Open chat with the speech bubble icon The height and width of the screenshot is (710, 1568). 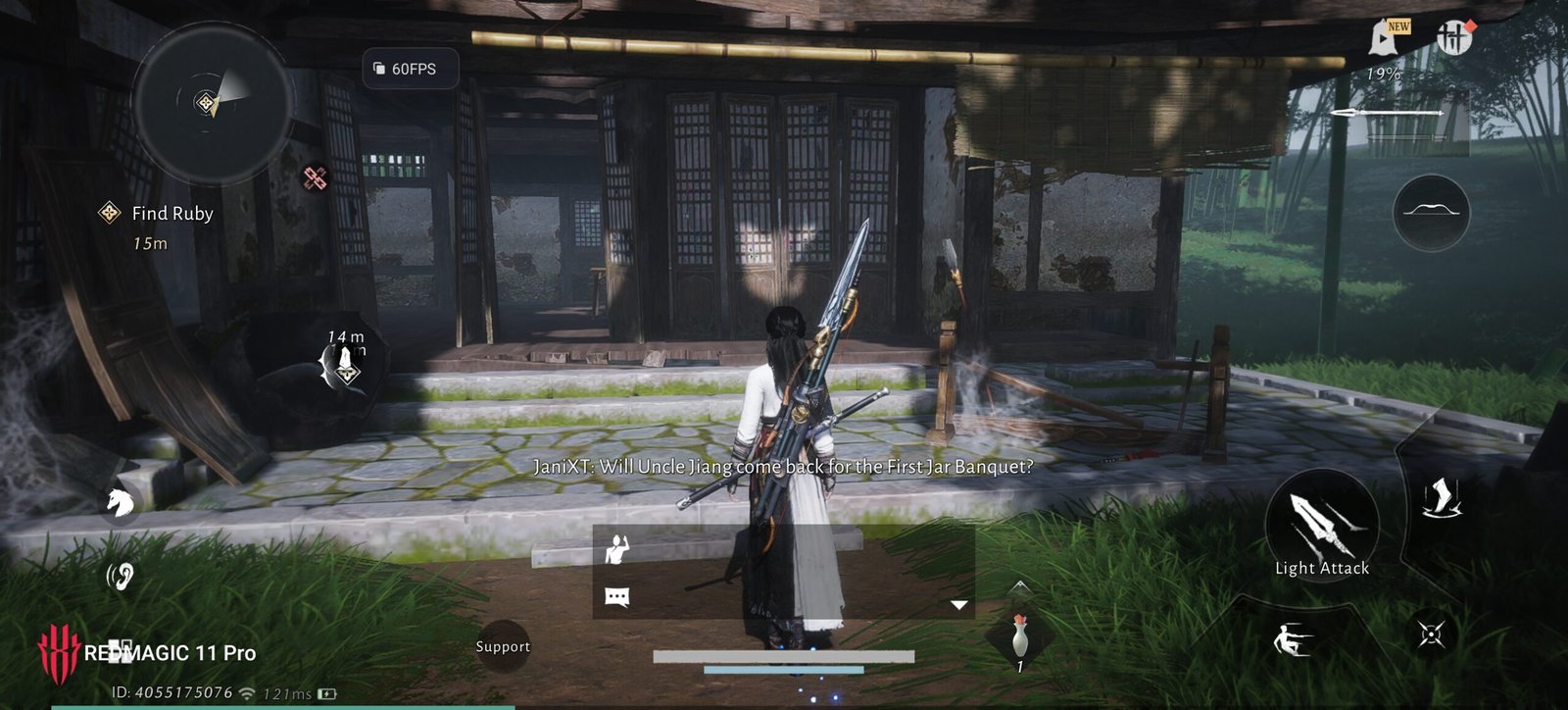[x=617, y=597]
